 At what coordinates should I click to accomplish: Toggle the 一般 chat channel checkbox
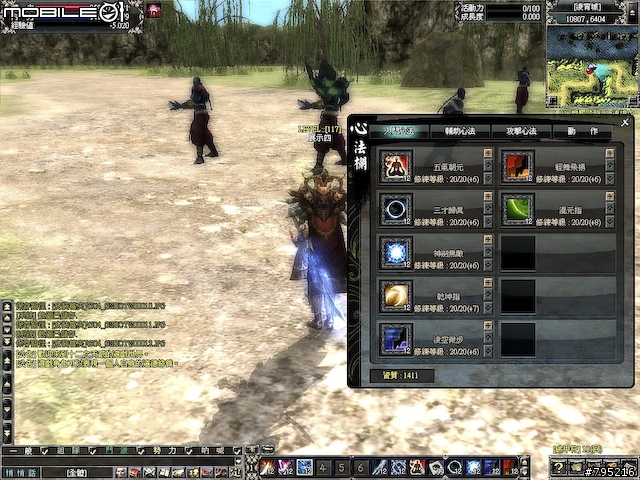pyautogui.click(x=43, y=451)
